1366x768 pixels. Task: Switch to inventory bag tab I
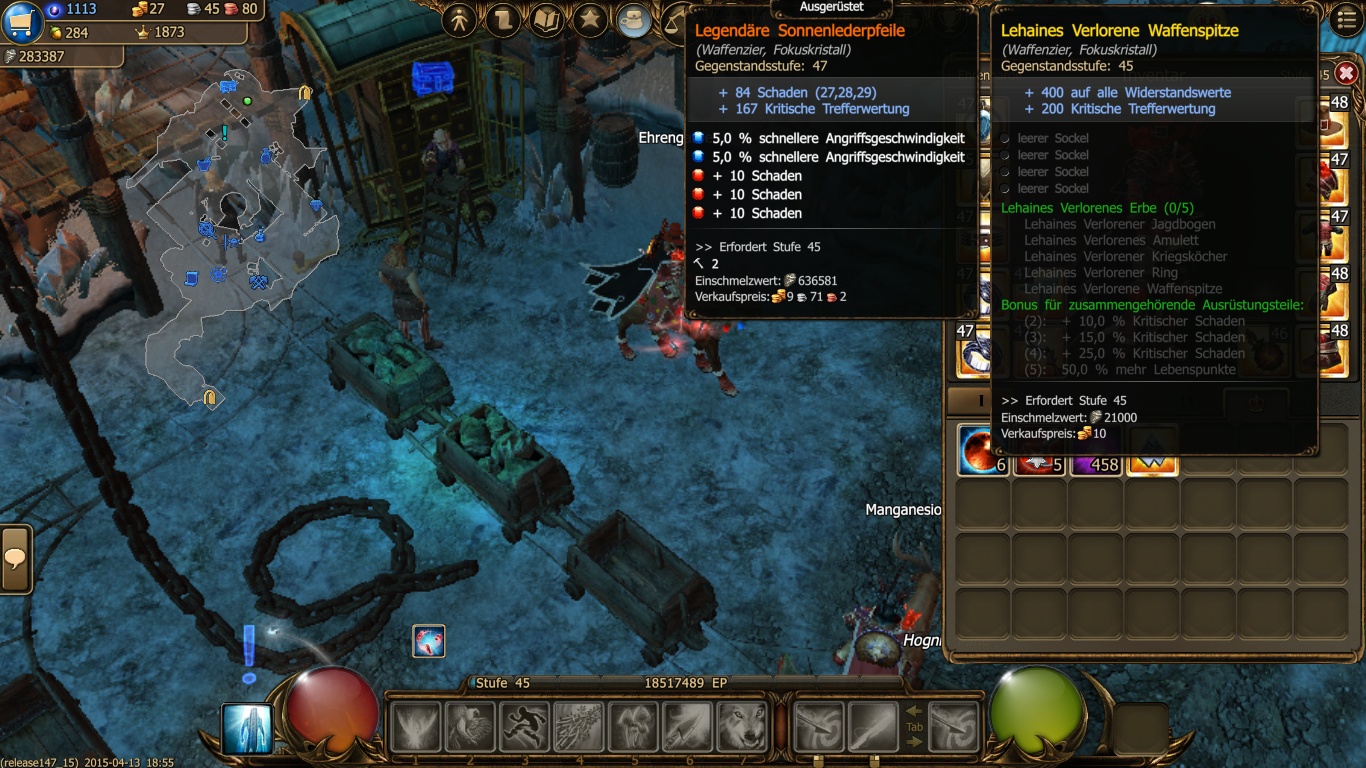pos(981,401)
